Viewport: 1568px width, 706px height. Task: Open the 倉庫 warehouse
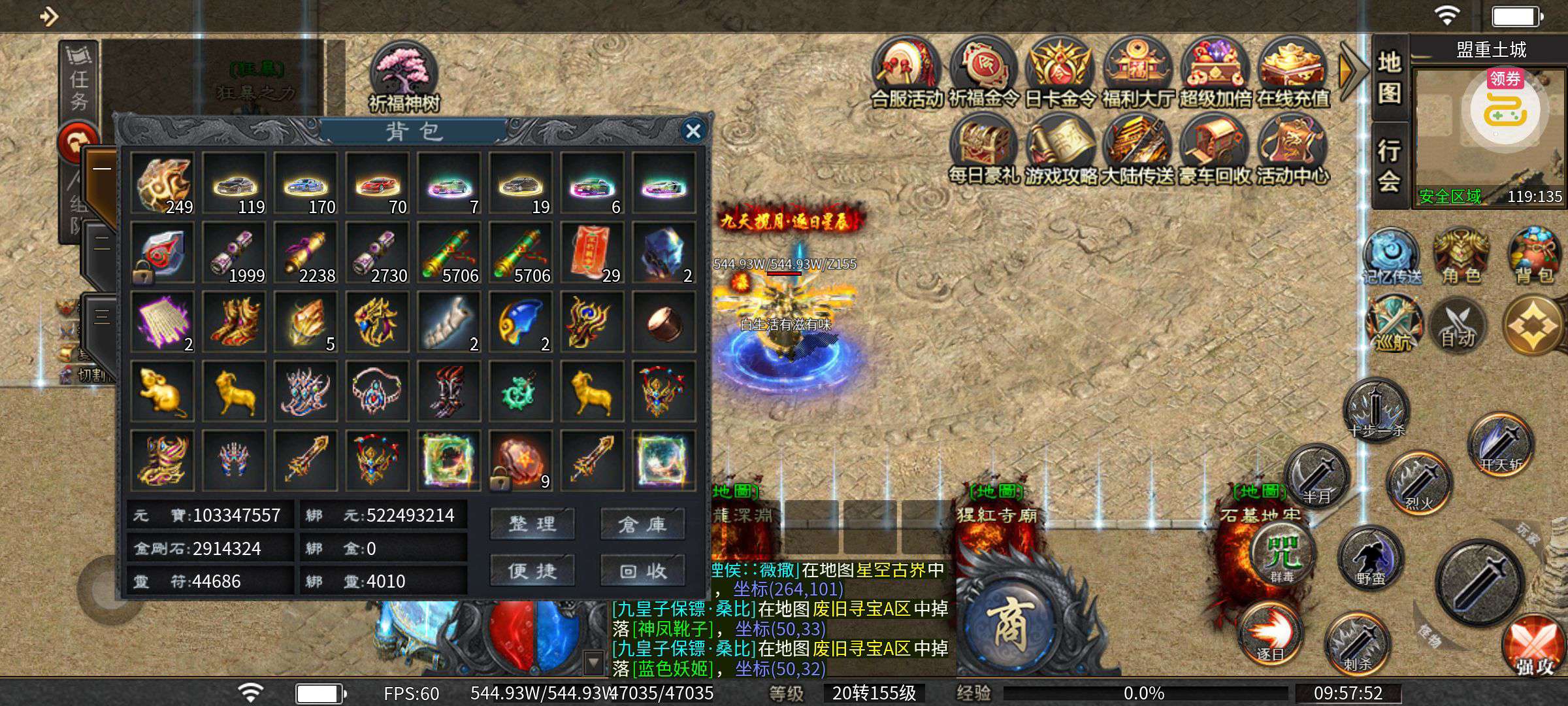pos(643,523)
